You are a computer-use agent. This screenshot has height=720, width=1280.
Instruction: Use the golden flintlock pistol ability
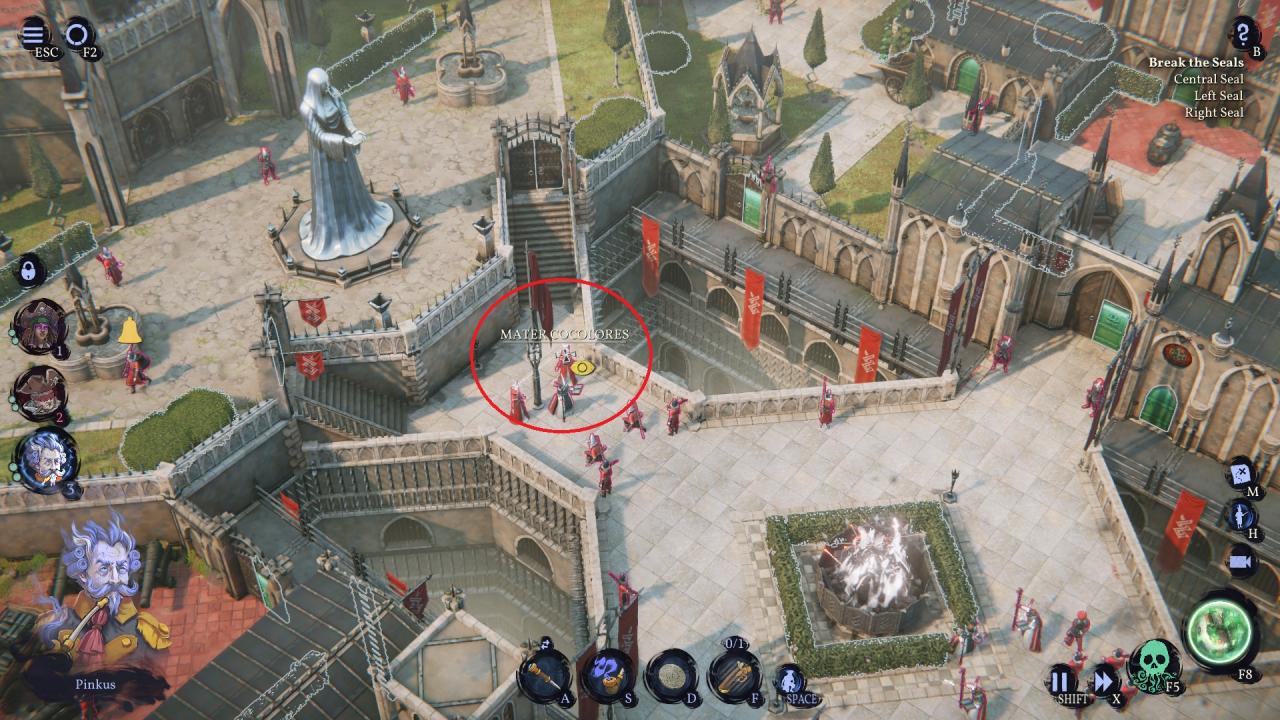coord(735,675)
